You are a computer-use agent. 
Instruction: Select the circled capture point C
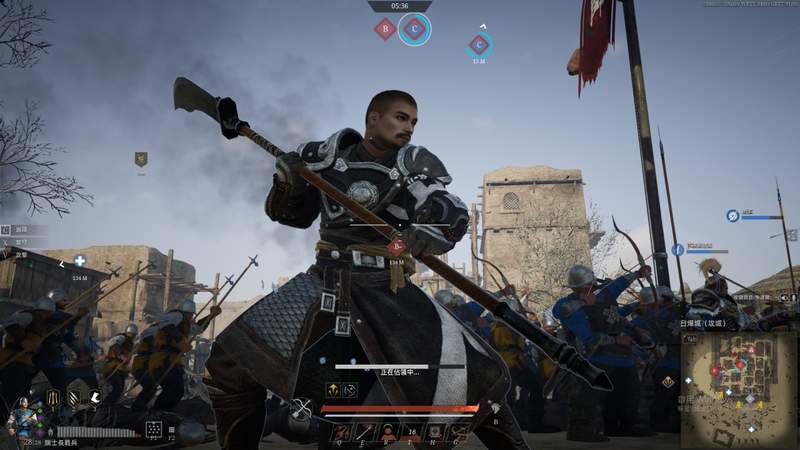[415, 29]
